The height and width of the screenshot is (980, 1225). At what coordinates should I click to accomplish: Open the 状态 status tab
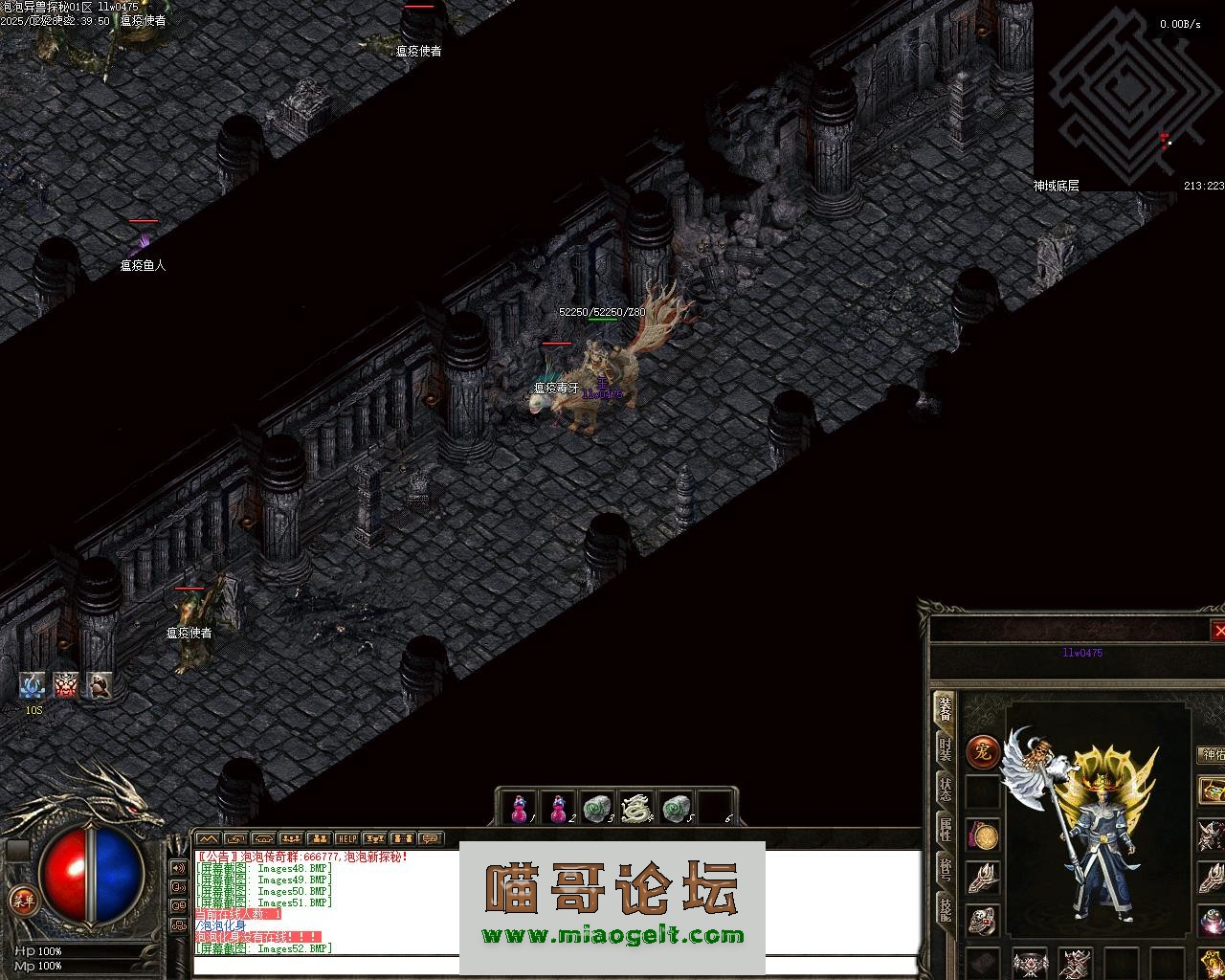(945, 790)
